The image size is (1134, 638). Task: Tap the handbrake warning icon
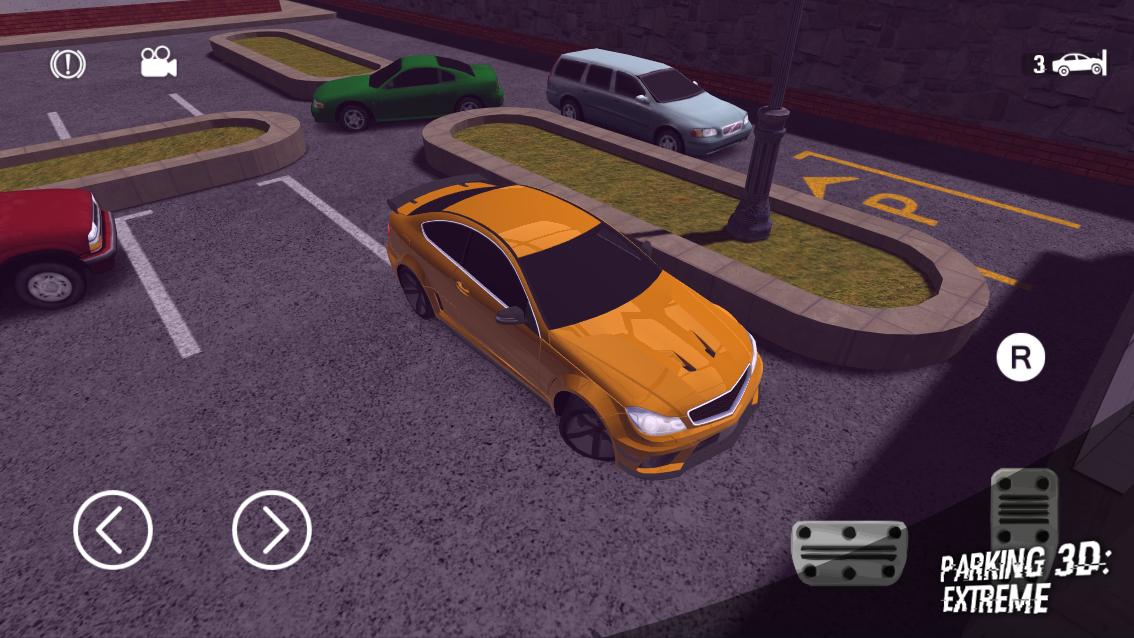click(x=68, y=65)
